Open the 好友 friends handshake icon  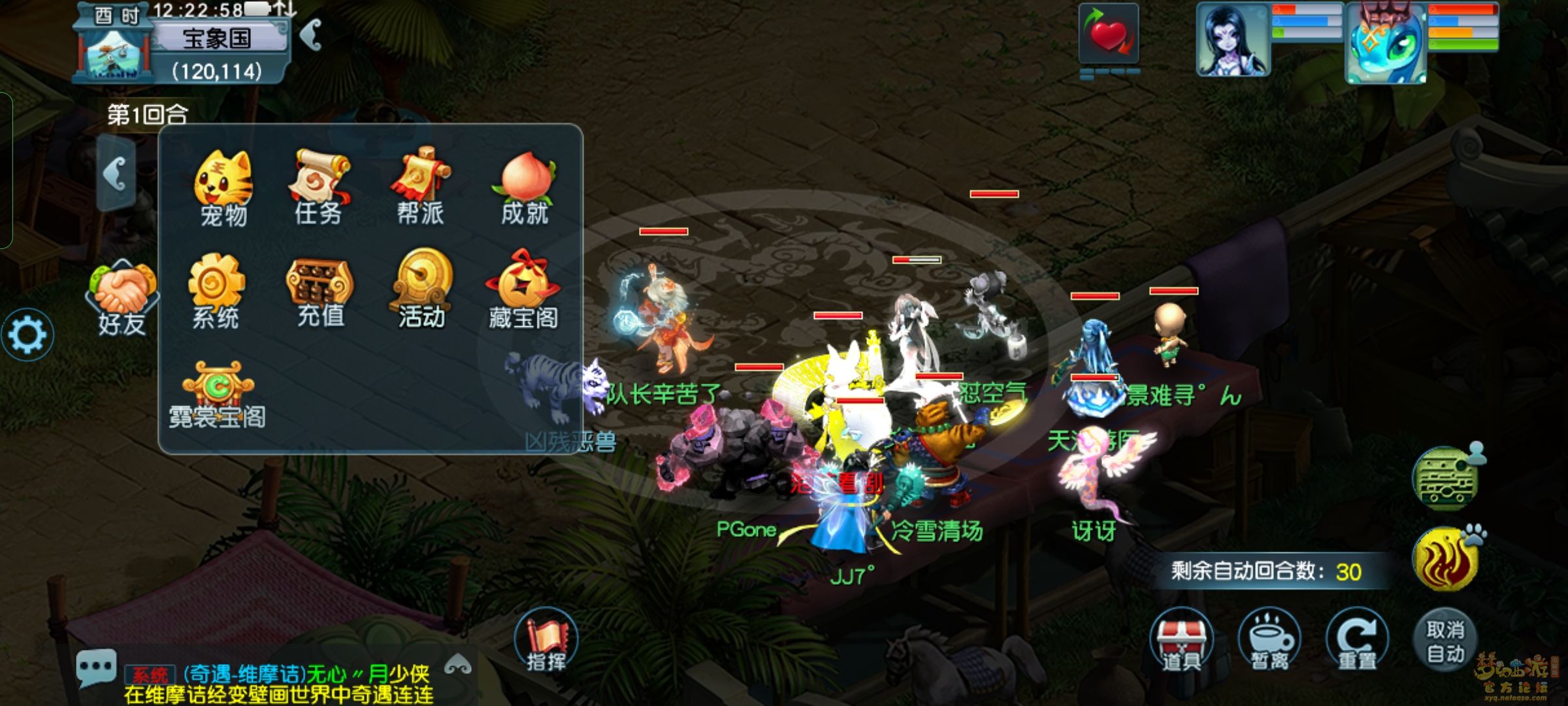pyautogui.click(x=122, y=298)
